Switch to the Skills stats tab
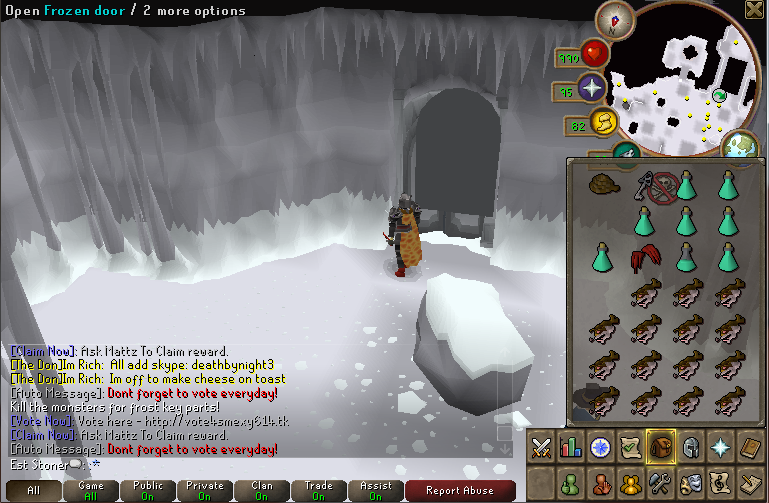 572,446
